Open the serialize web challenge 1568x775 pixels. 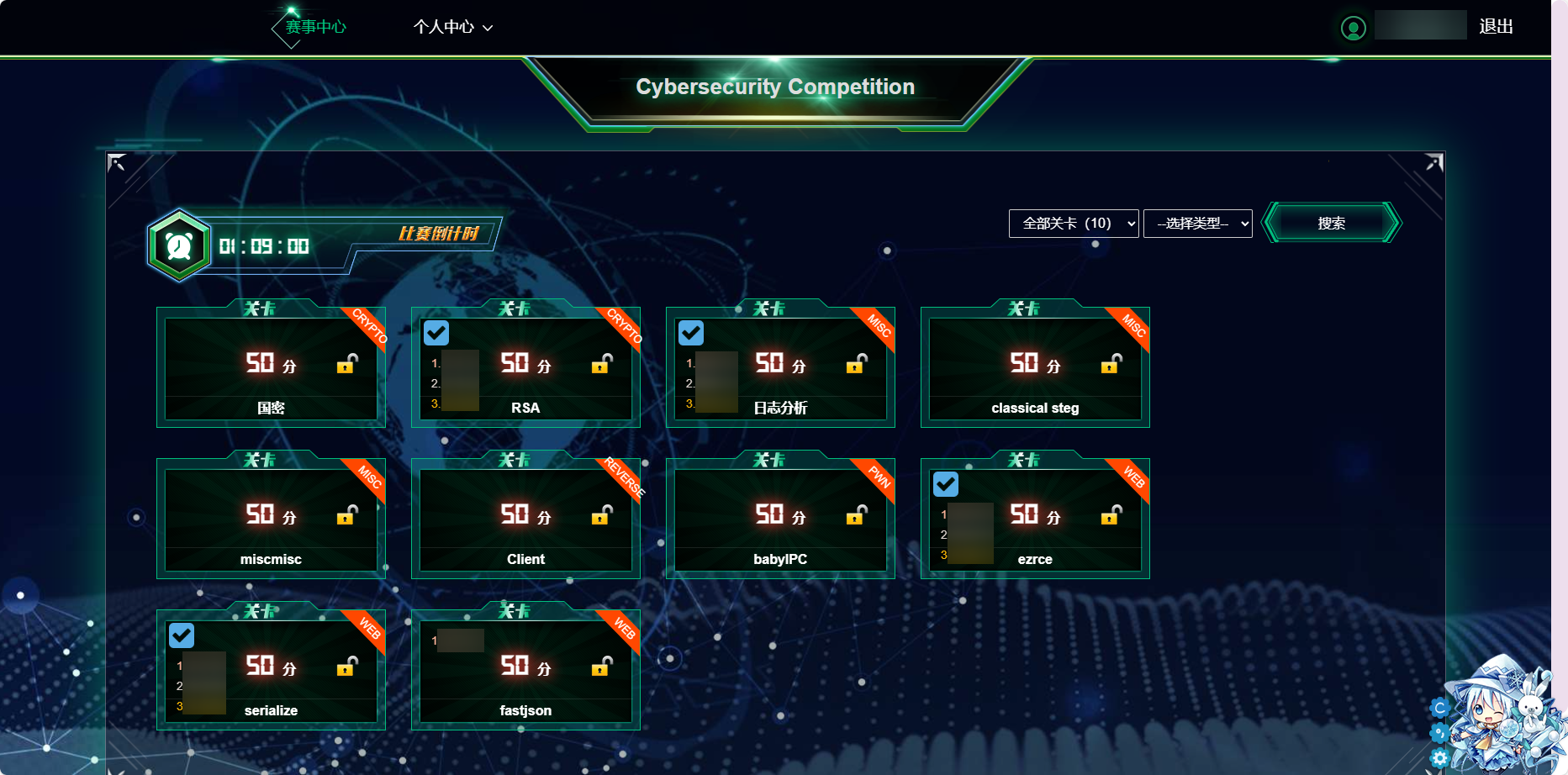271,670
